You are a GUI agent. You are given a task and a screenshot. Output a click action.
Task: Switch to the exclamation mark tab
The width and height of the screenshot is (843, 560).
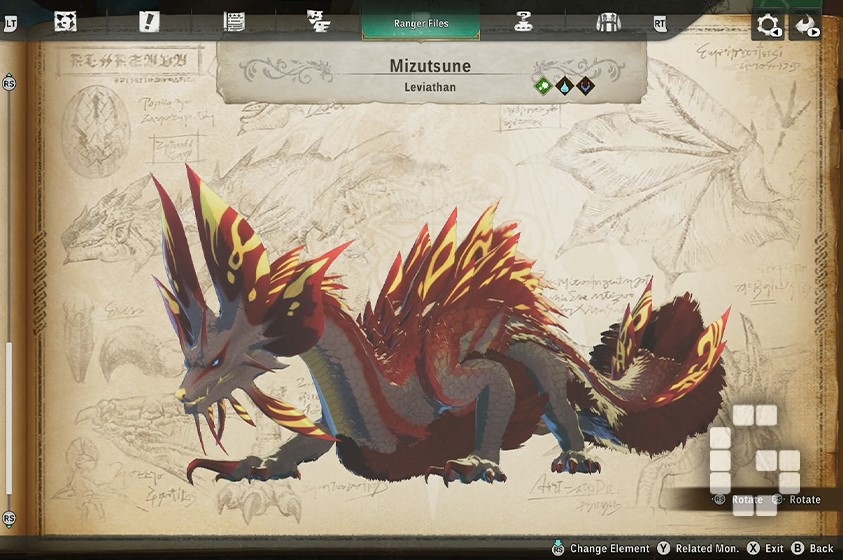coord(149,21)
